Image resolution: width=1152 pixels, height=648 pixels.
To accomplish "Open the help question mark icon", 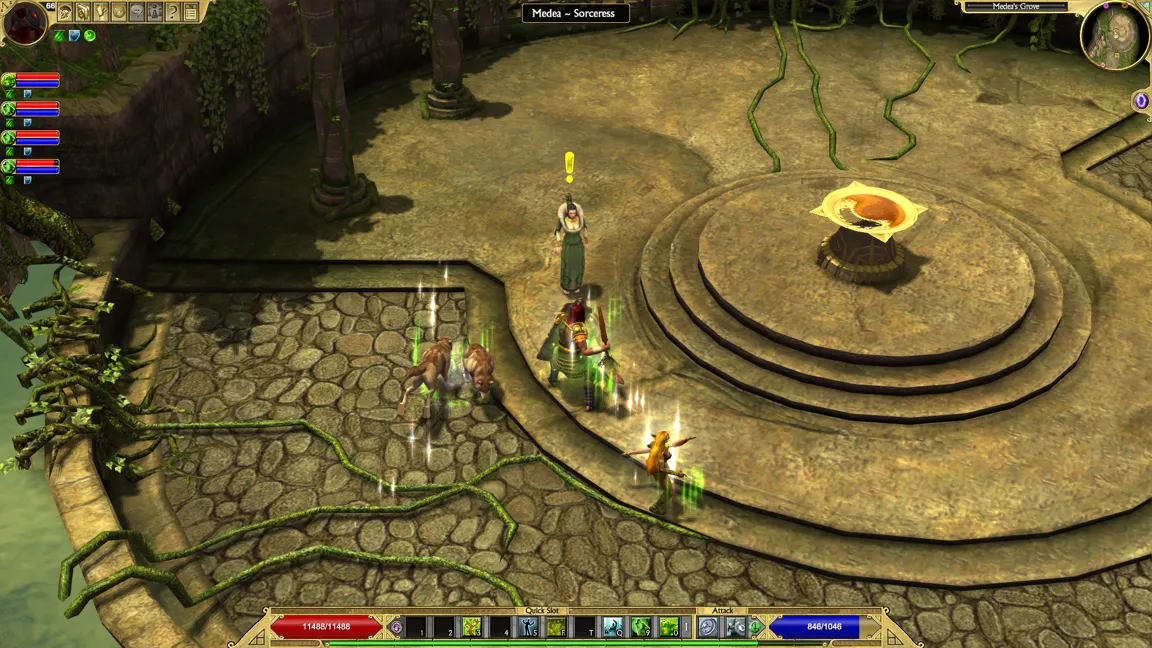I will [173, 12].
